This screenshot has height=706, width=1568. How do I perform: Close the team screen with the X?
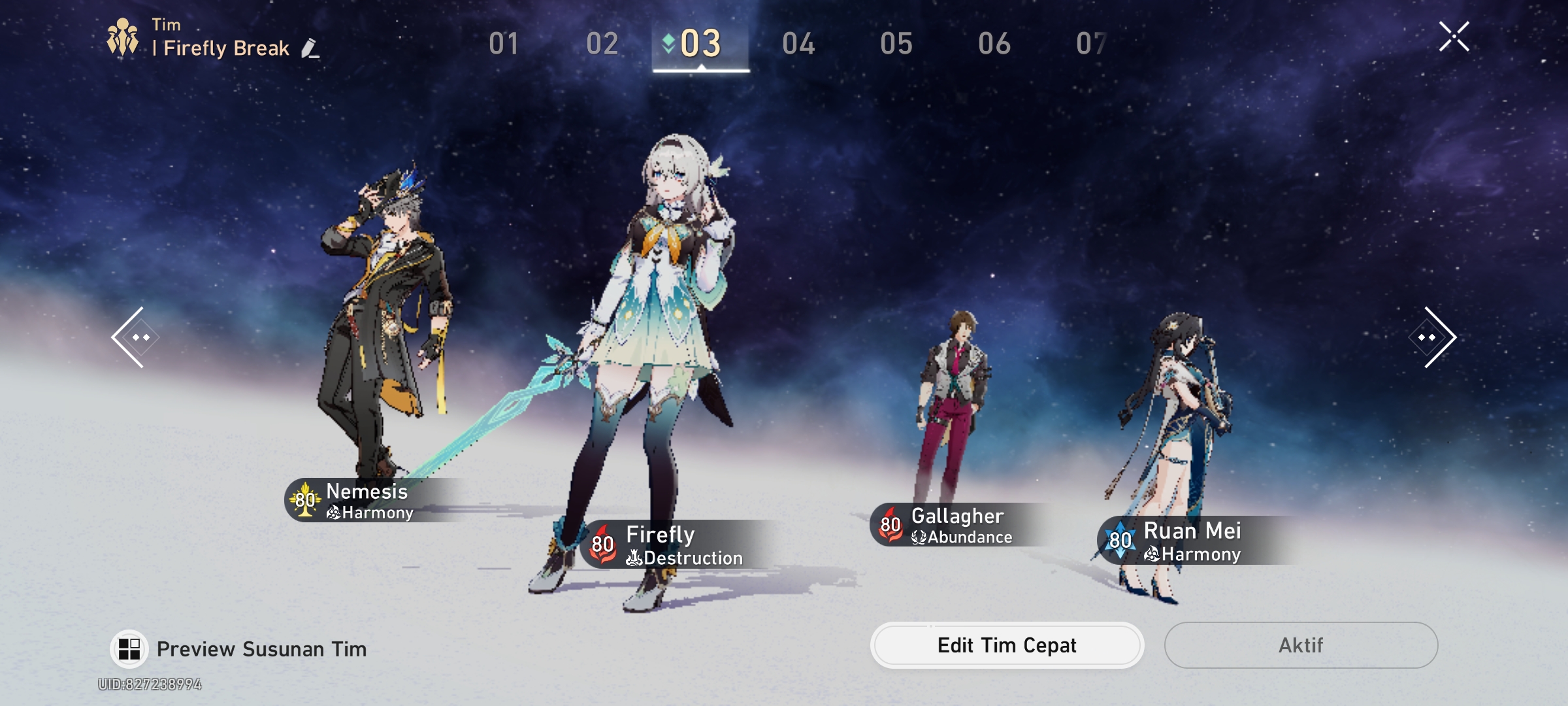pyautogui.click(x=1454, y=36)
